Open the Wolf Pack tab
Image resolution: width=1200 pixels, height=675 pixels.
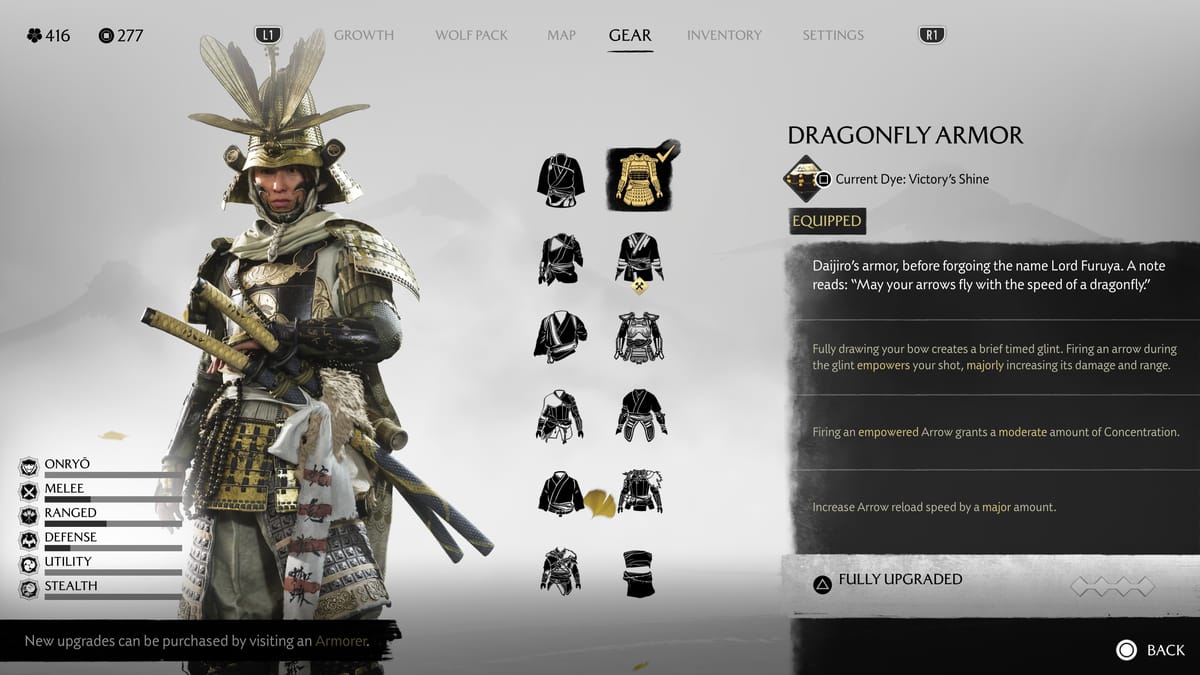pos(471,35)
